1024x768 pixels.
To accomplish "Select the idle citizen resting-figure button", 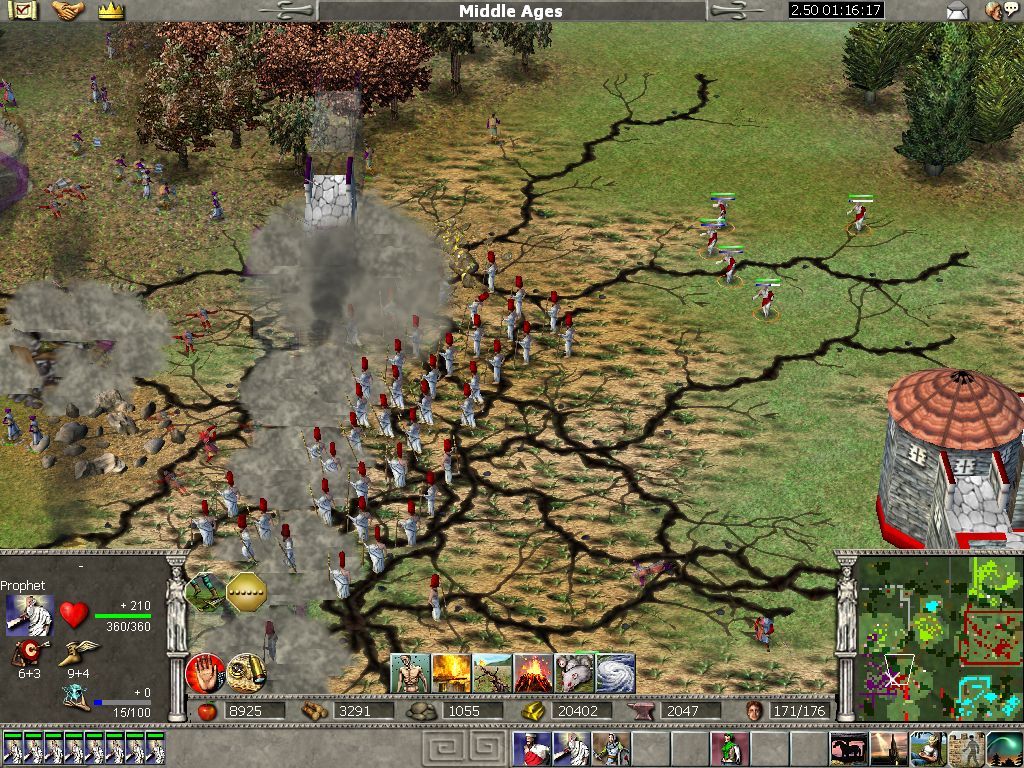I will click(966, 748).
